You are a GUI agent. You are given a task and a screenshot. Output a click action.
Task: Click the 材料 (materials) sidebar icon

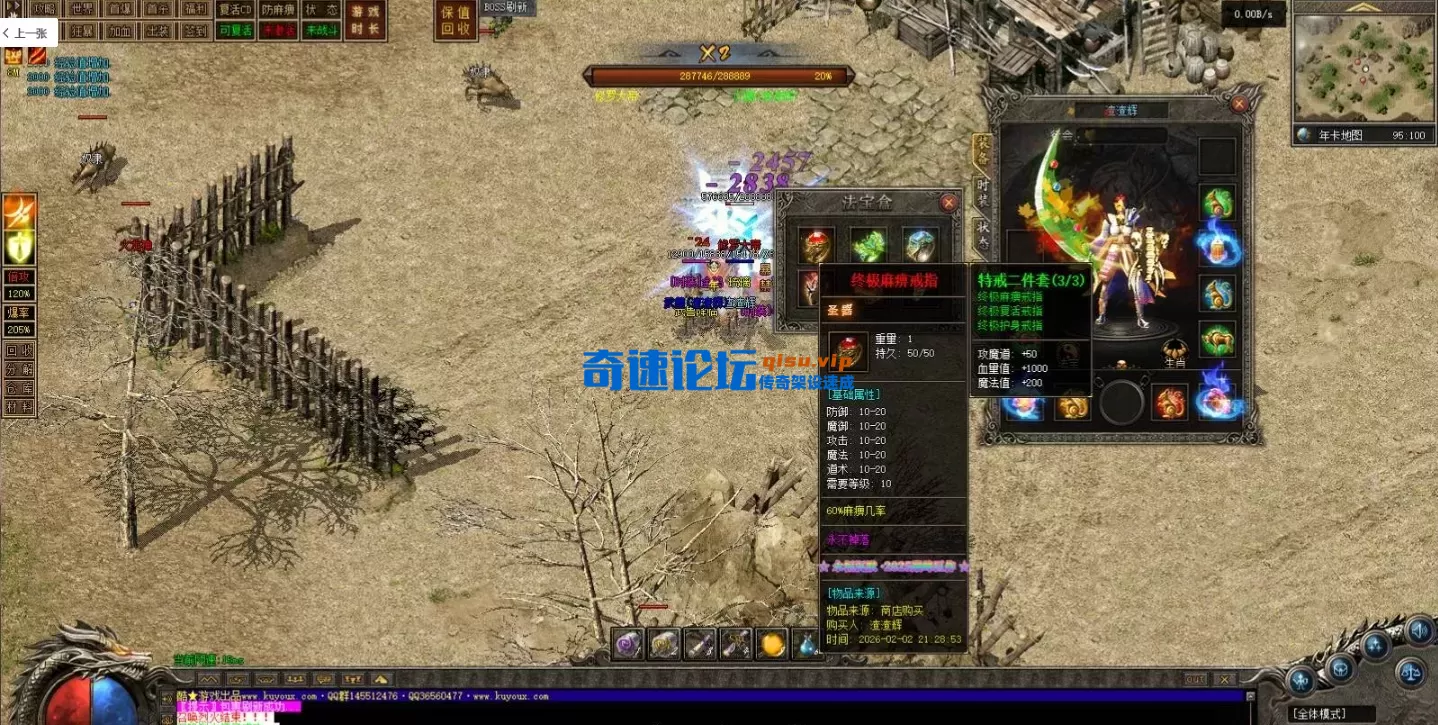(x=19, y=406)
